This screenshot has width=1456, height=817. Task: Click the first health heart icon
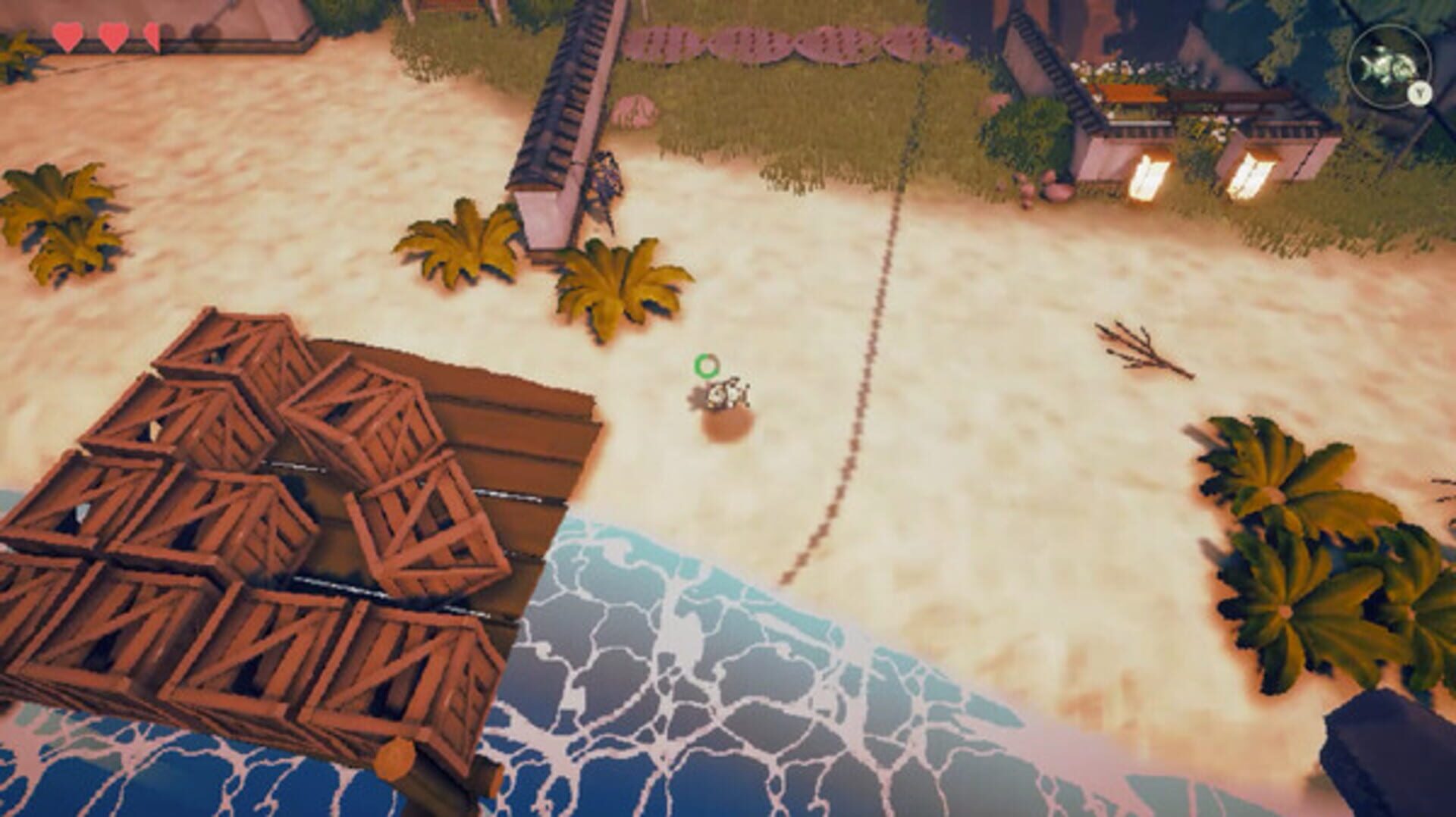pos(67,34)
